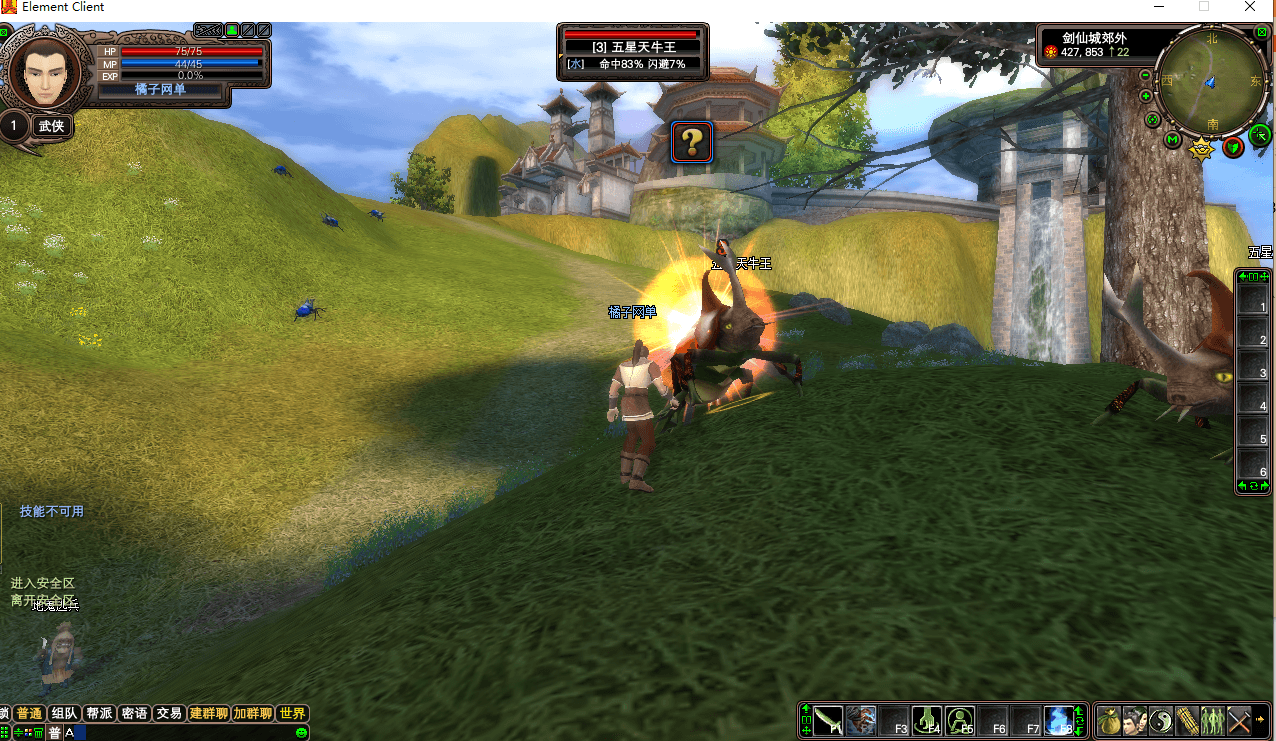The height and width of the screenshot is (741, 1276).
Task: Click the 建群聊 create group chat button
Action: click(x=208, y=713)
